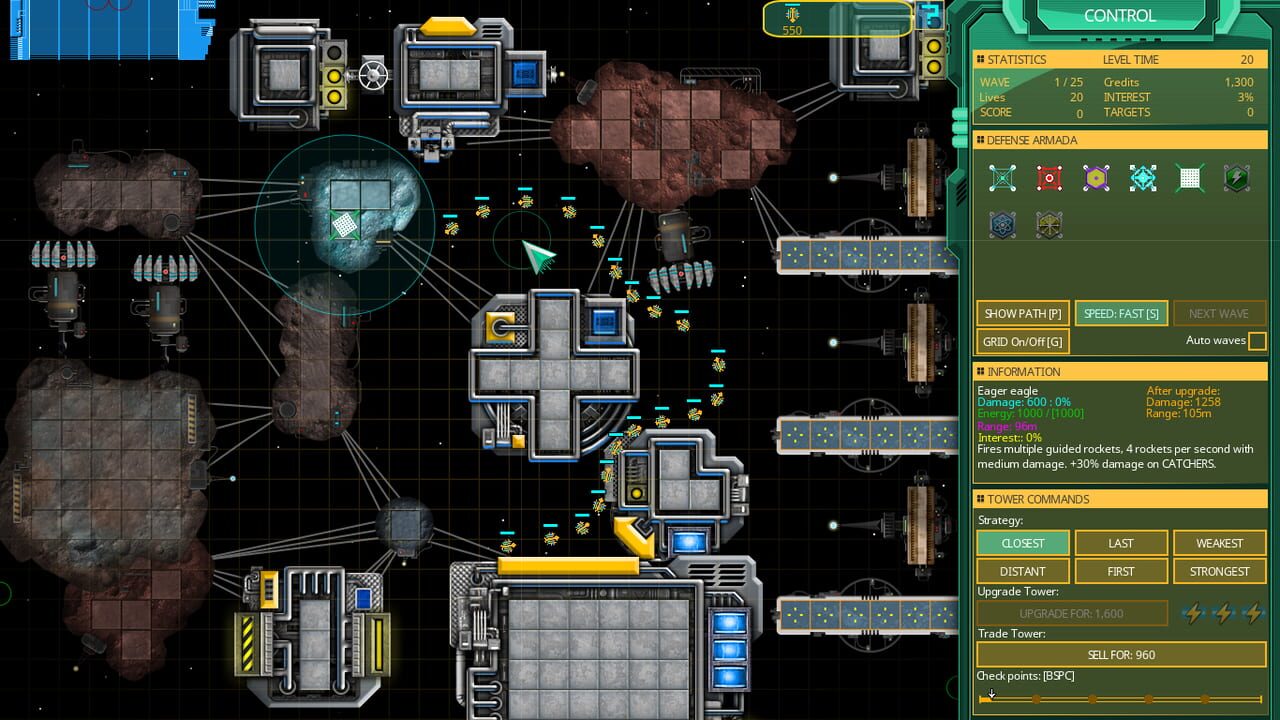This screenshot has height=720, width=1280.
Task: Click the STATISTICS panel header
Action: [1017, 59]
